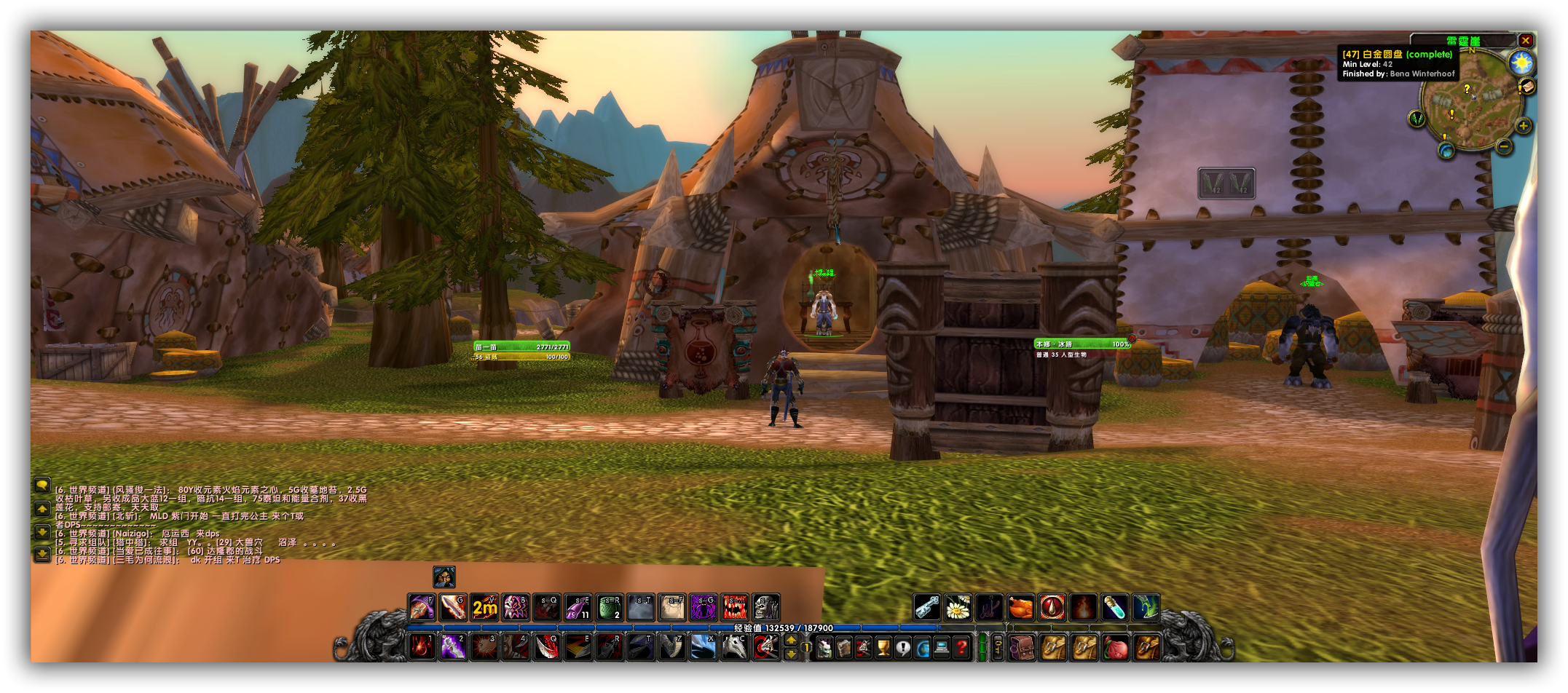Activate the blood drop ability on key 1
This screenshot has width=1568, height=693.
(422, 646)
